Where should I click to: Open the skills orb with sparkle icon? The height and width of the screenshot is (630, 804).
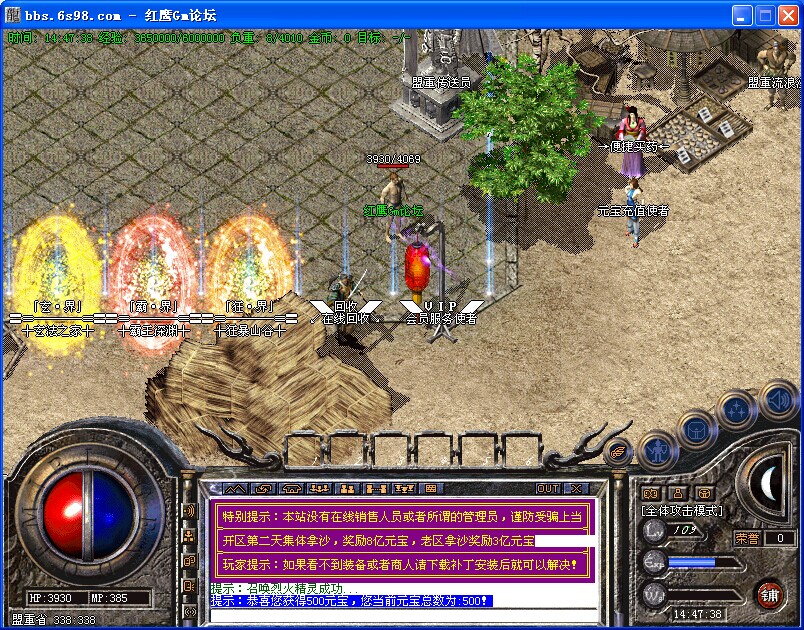(738, 410)
